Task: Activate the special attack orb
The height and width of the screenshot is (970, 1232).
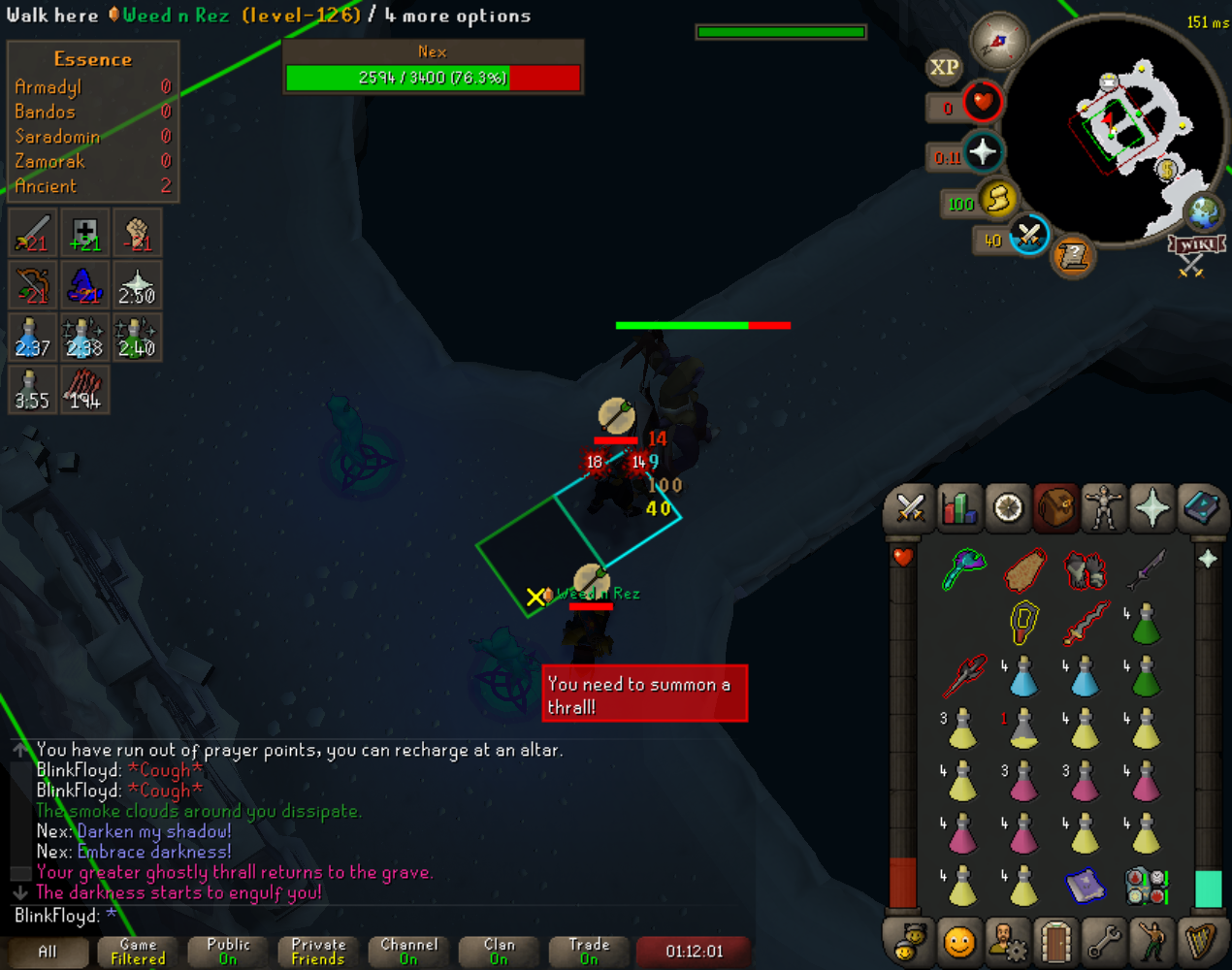Action: [x=1028, y=234]
